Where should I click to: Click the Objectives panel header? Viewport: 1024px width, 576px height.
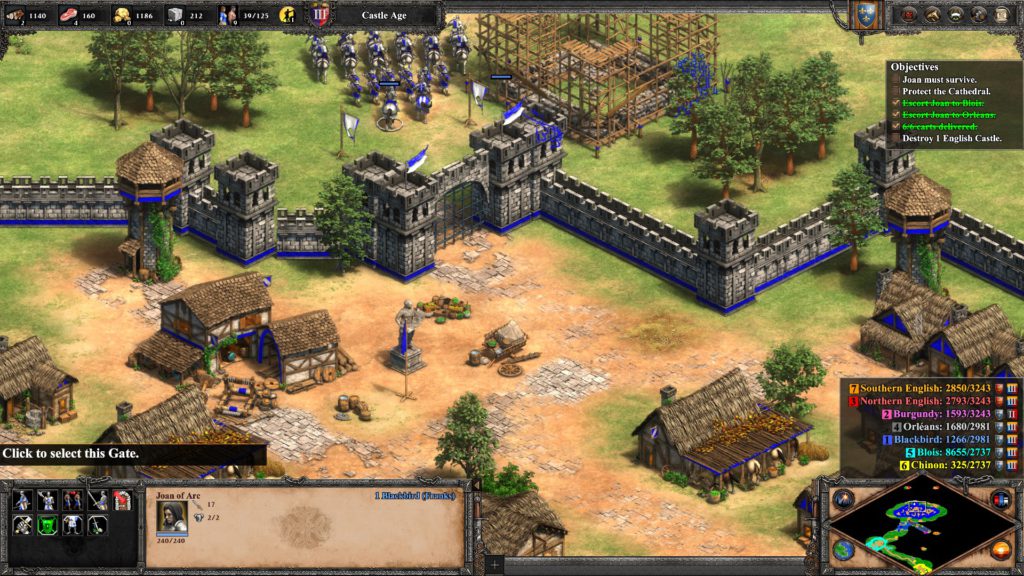914,65
